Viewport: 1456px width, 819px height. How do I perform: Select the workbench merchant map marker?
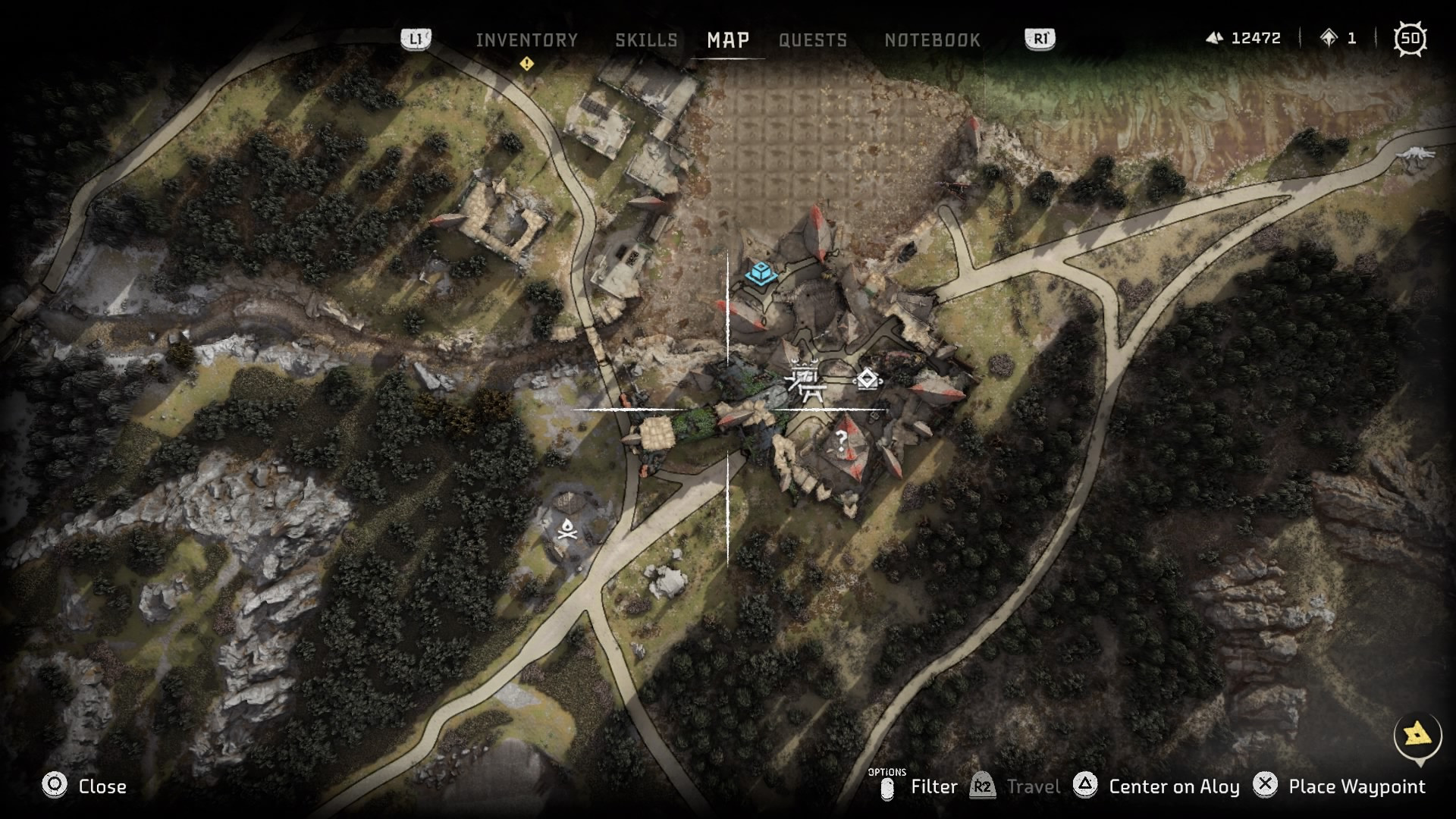(x=804, y=379)
